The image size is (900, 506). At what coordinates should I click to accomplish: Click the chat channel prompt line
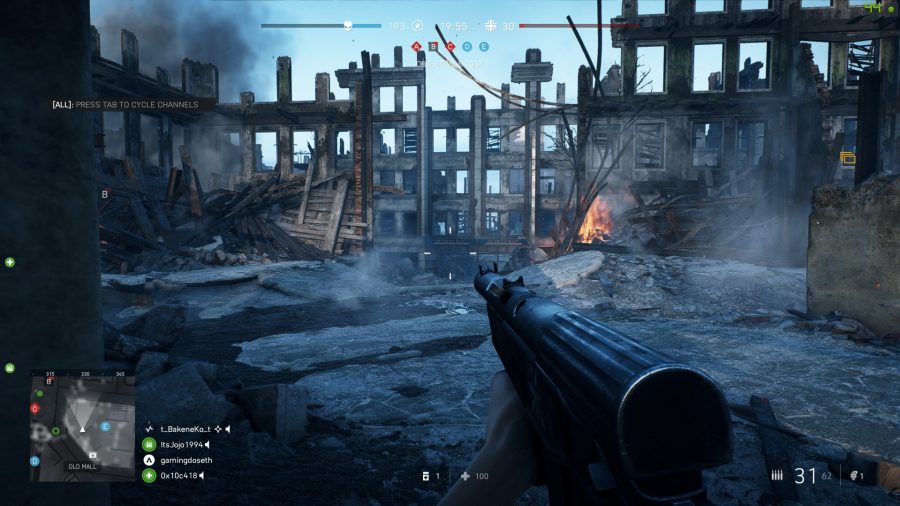[x=126, y=104]
